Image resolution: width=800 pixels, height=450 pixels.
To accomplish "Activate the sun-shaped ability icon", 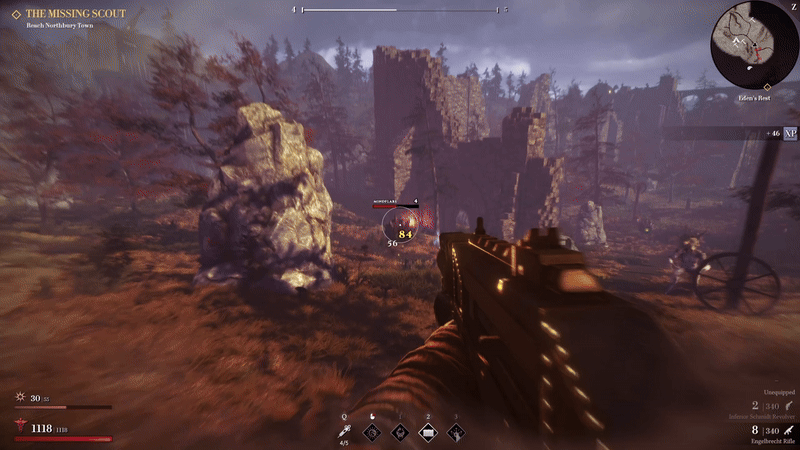I will pyautogui.click(x=373, y=433).
